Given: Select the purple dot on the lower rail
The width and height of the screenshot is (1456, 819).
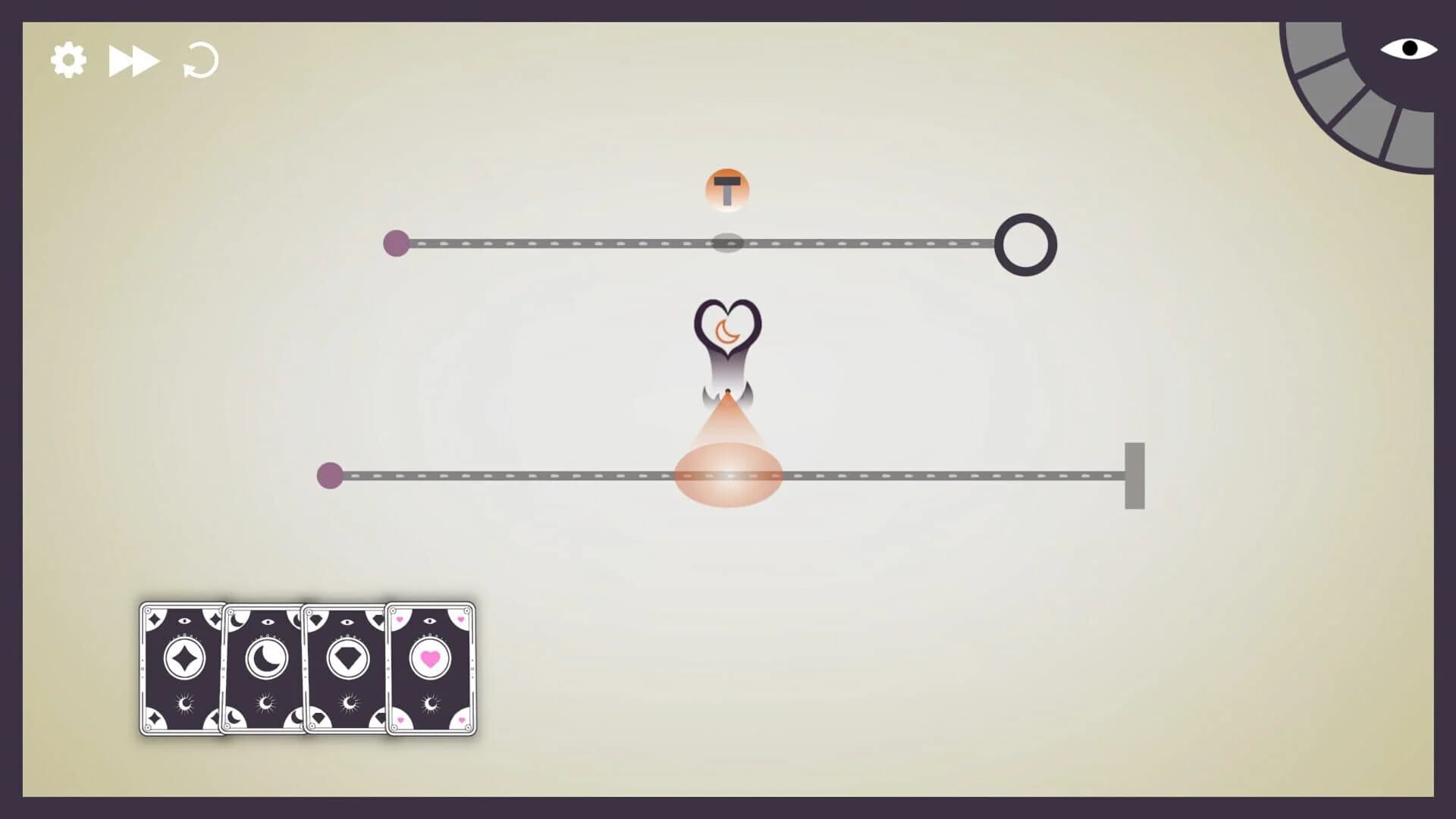Looking at the screenshot, I should click(331, 476).
